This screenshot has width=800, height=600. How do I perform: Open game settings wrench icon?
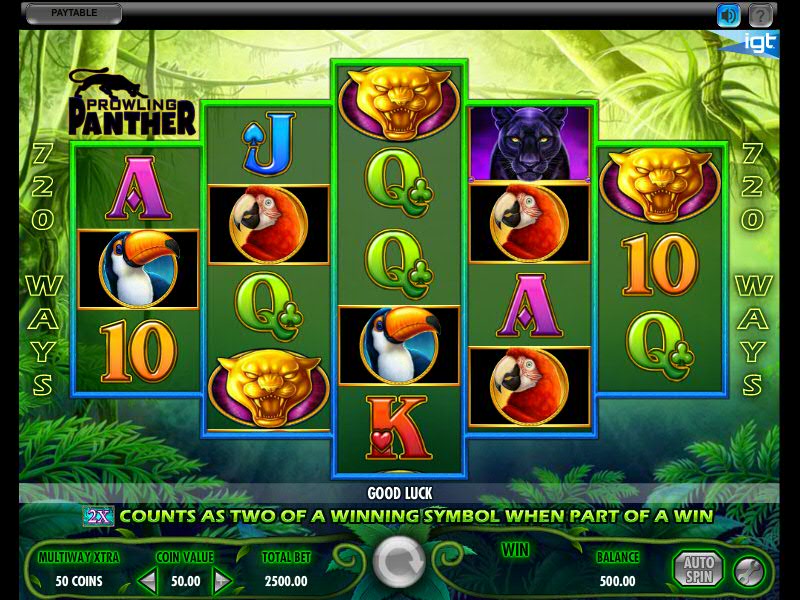pos(747,569)
